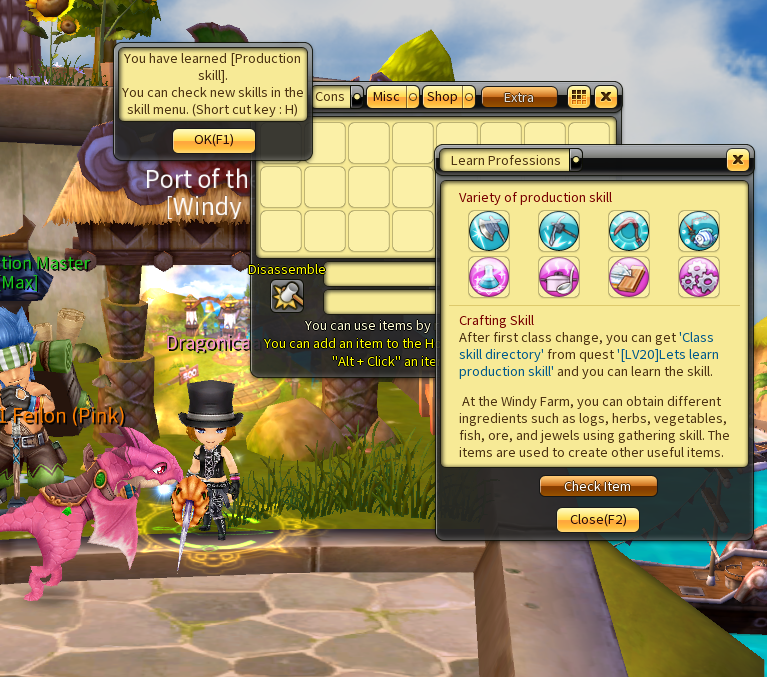Select the axe logging skill icon
The image size is (767, 677).
coord(489,231)
